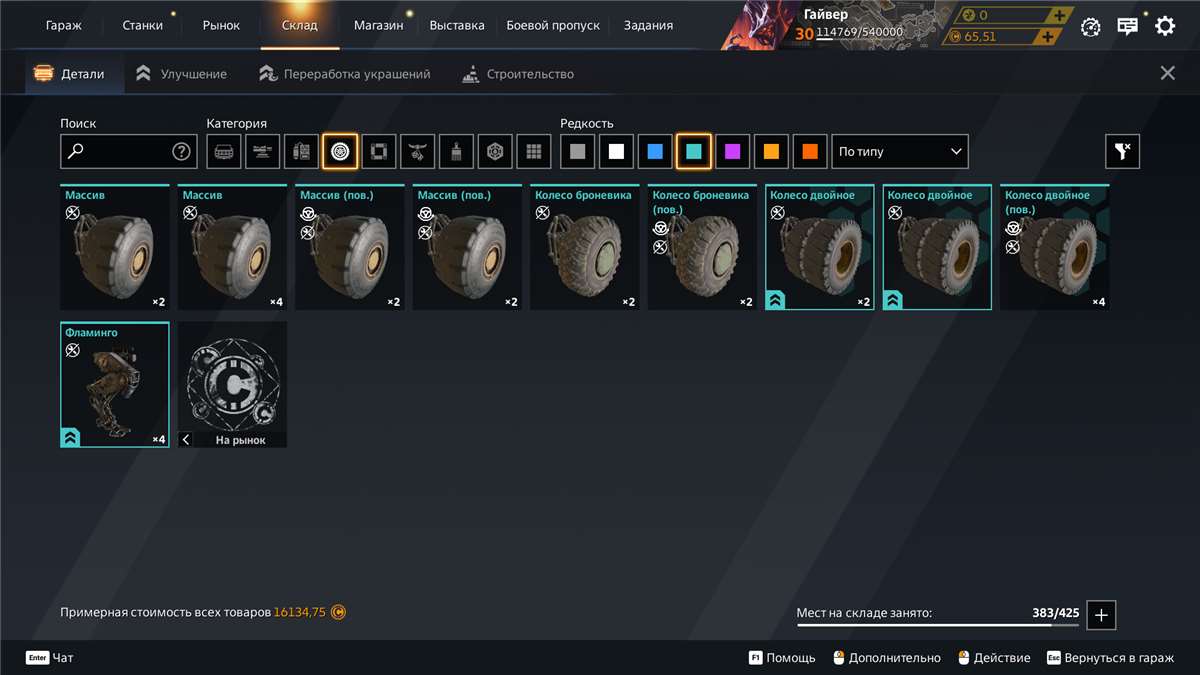The height and width of the screenshot is (675, 1200).
Task: Close the storage panel with X
Action: [x=1167, y=73]
